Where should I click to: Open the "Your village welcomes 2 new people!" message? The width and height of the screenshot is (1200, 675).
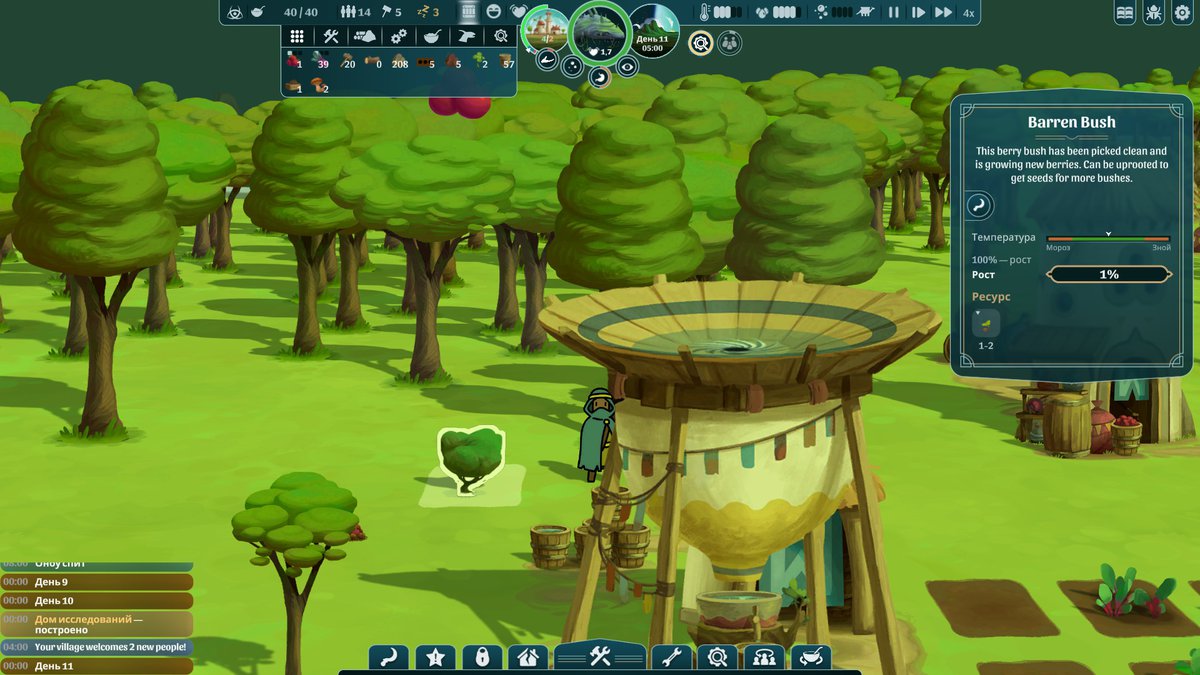coord(96,647)
